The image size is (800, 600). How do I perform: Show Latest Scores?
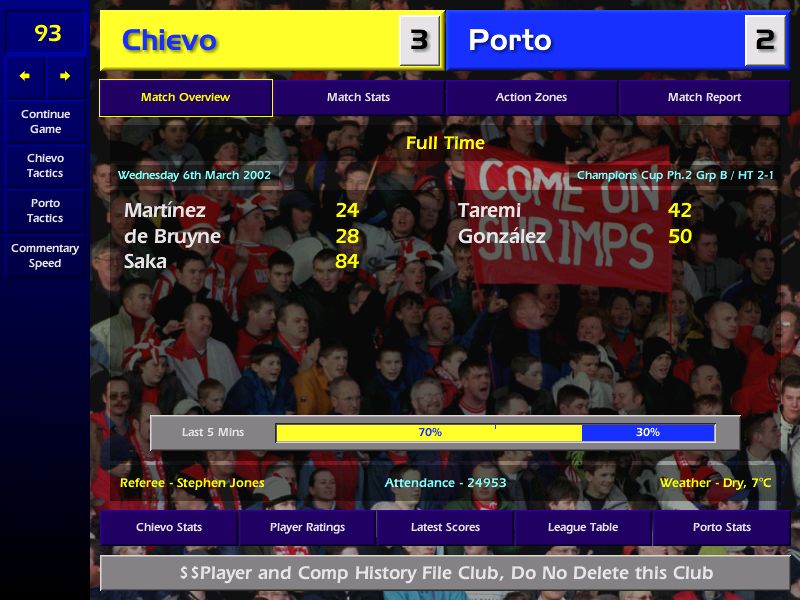445,527
